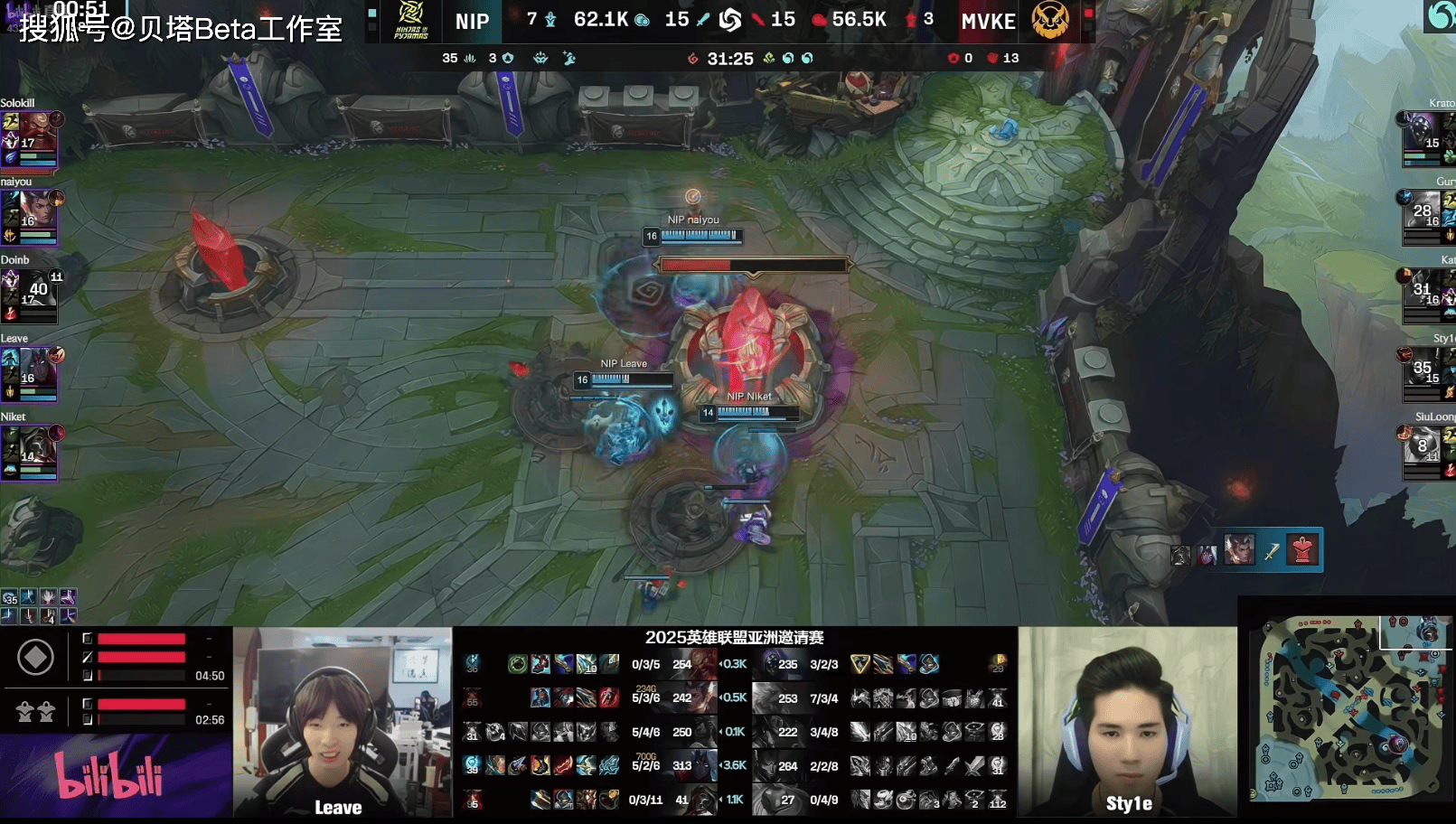This screenshot has height=824, width=1456.
Task: Collapse the bottom scoreboard stats panel
Action: [737, 723]
